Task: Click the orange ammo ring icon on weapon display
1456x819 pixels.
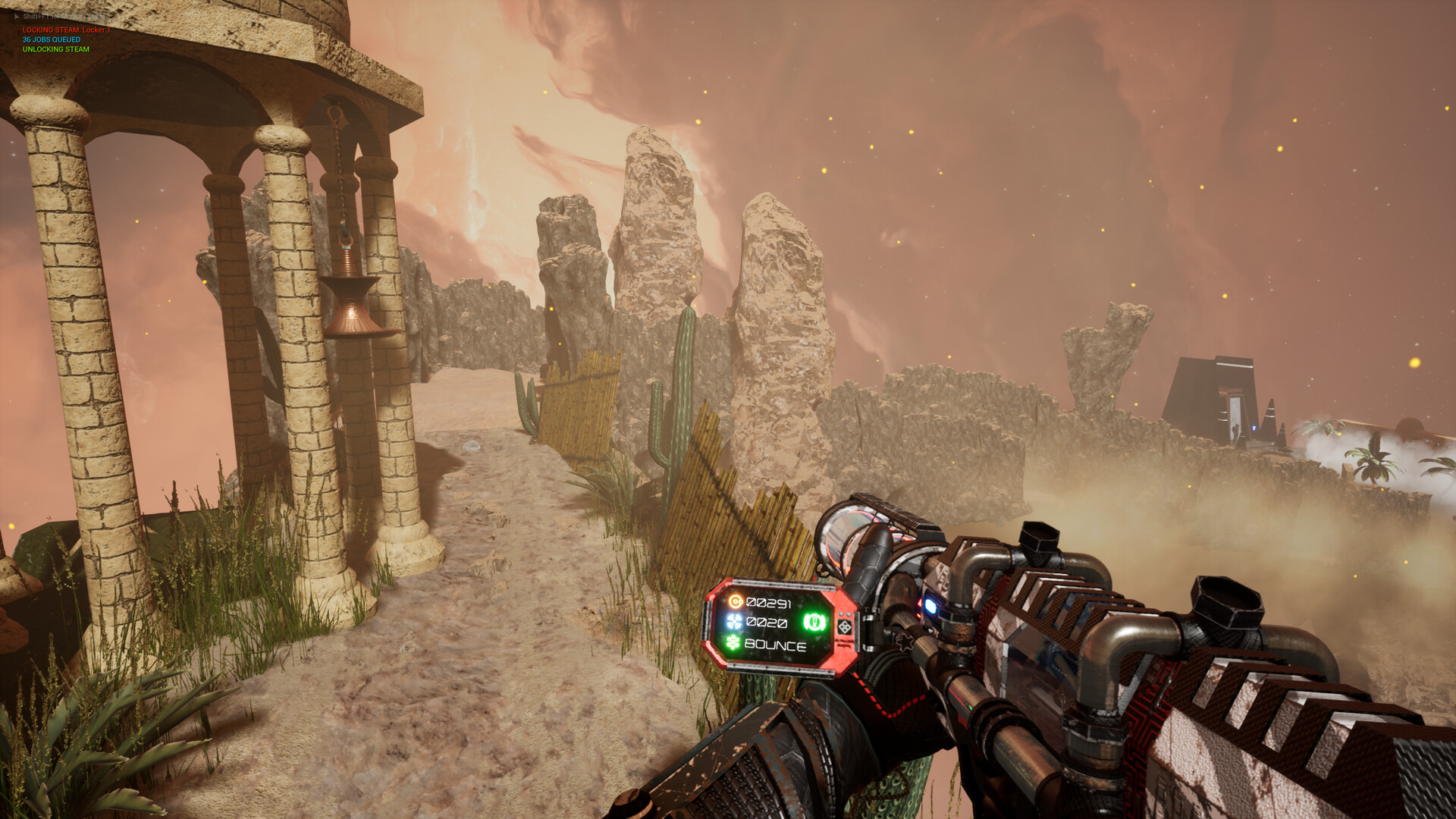Action: click(736, 602)
